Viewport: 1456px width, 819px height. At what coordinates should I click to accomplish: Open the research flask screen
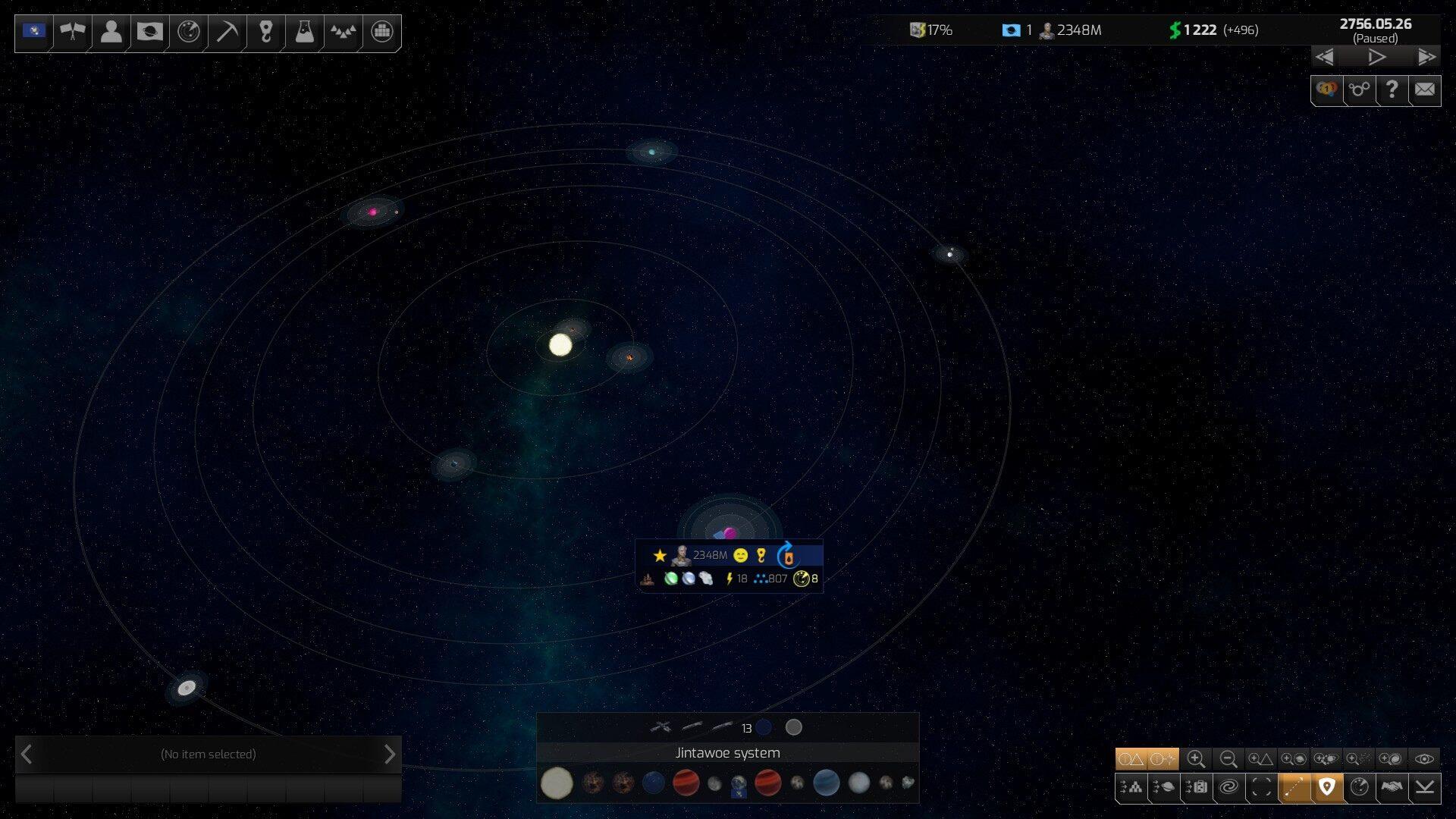coord(304,32)
